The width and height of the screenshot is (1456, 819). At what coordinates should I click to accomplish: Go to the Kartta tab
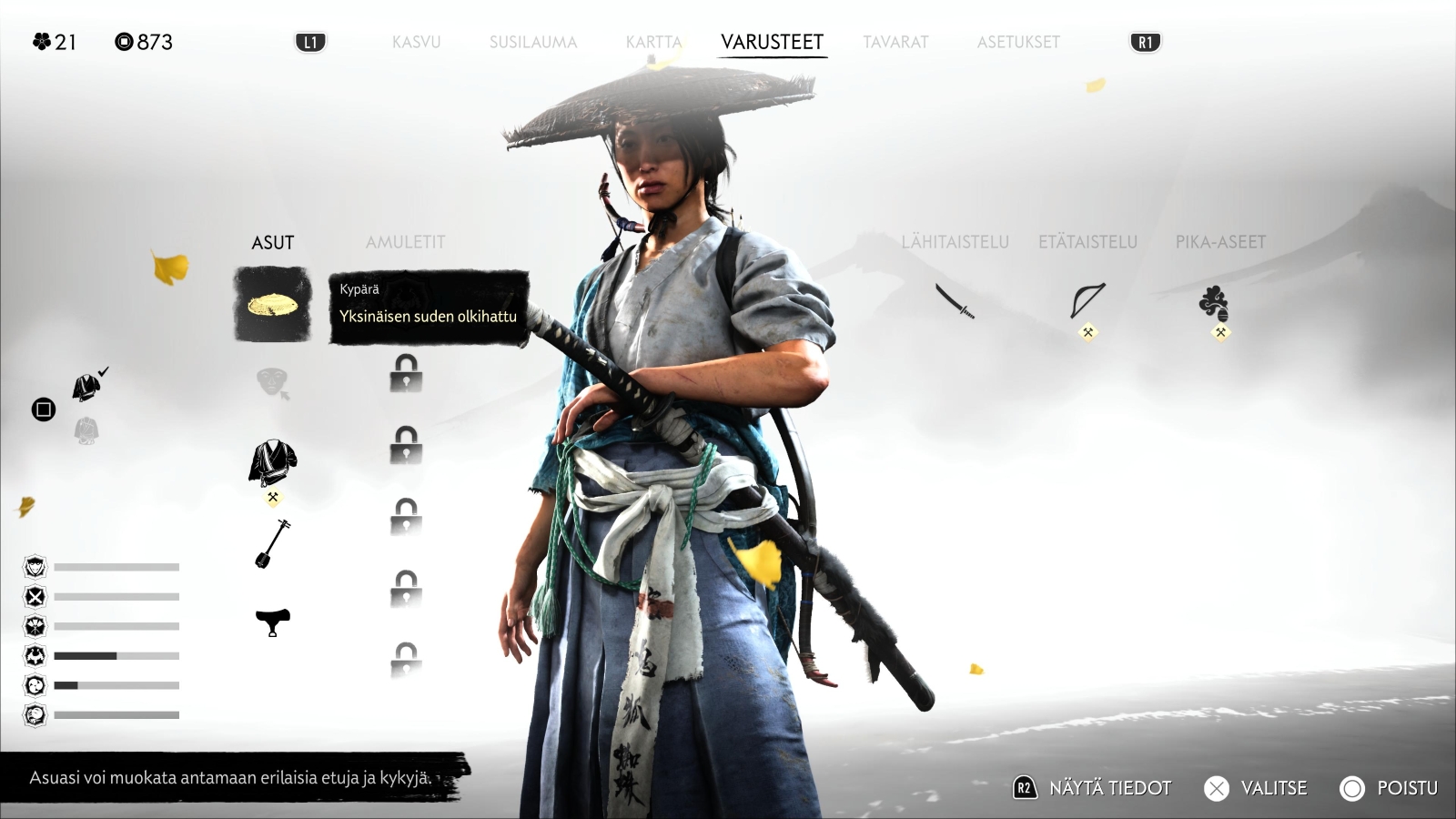tap(653, 42)
